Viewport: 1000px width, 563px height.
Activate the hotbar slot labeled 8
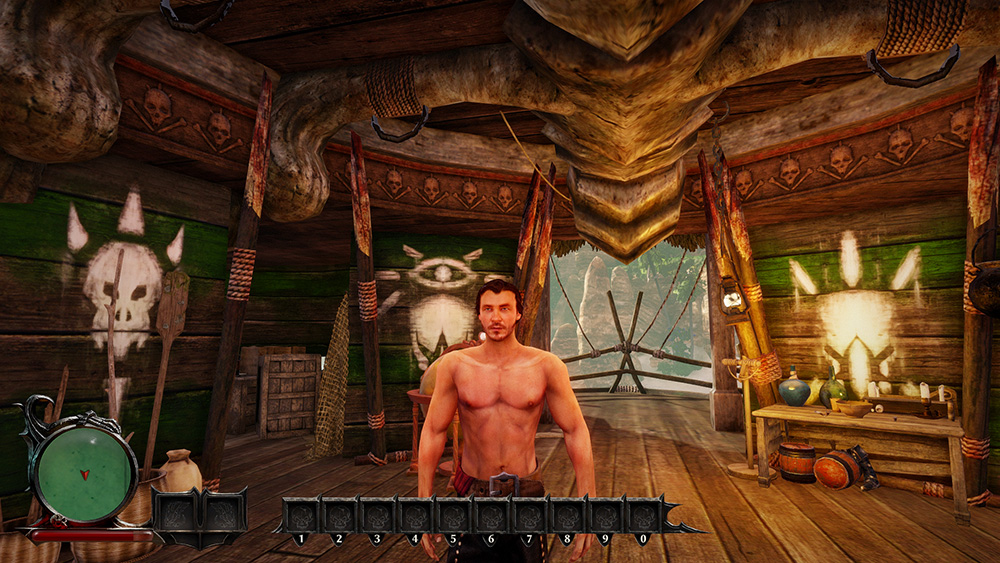point(567,516)
